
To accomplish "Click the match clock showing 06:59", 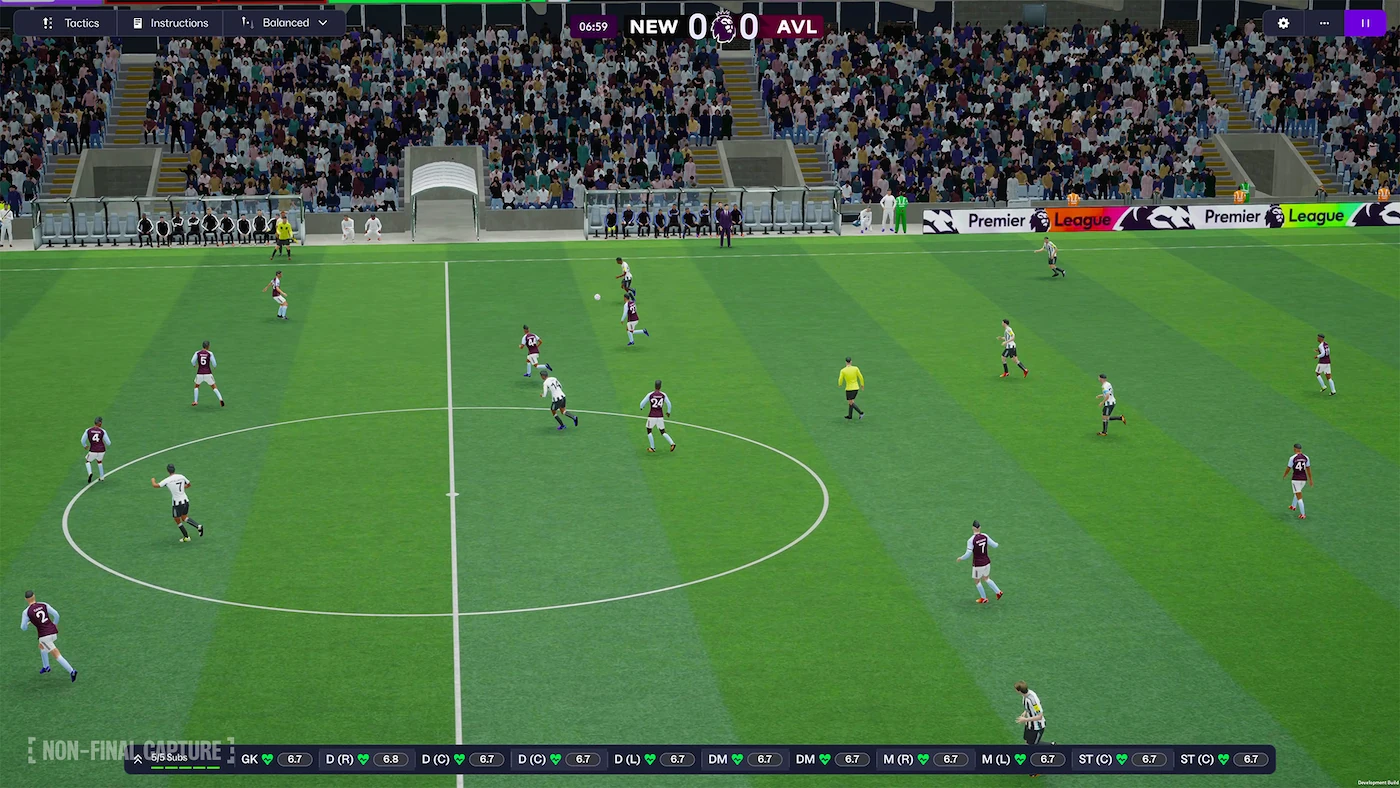I will pyautogui.click(x=593, y=27).
